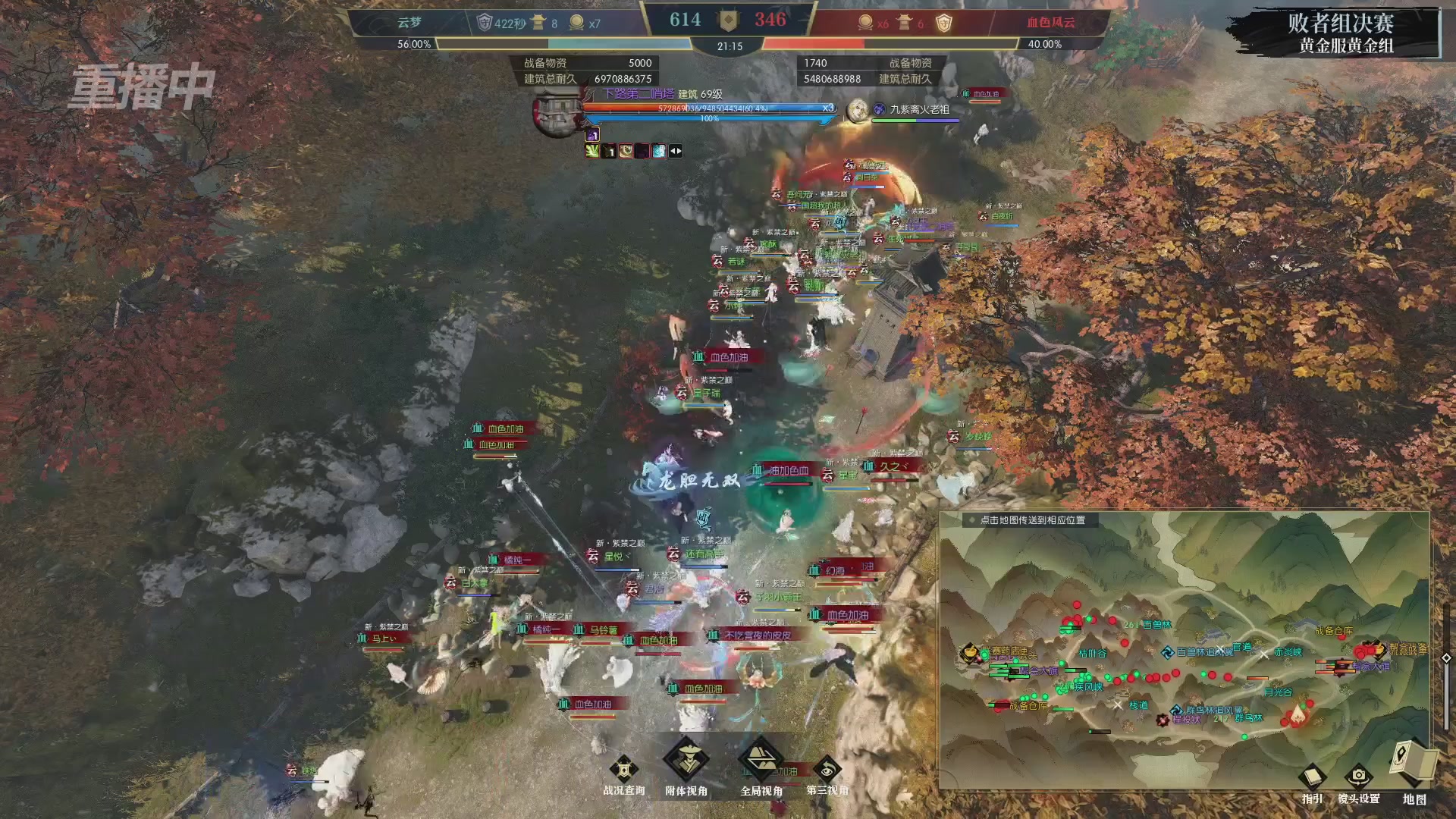This screenshot has height=819, width=1456.
Task: Toggle the first buff icon under the tower health bar
Action: (x=591, y=135)
